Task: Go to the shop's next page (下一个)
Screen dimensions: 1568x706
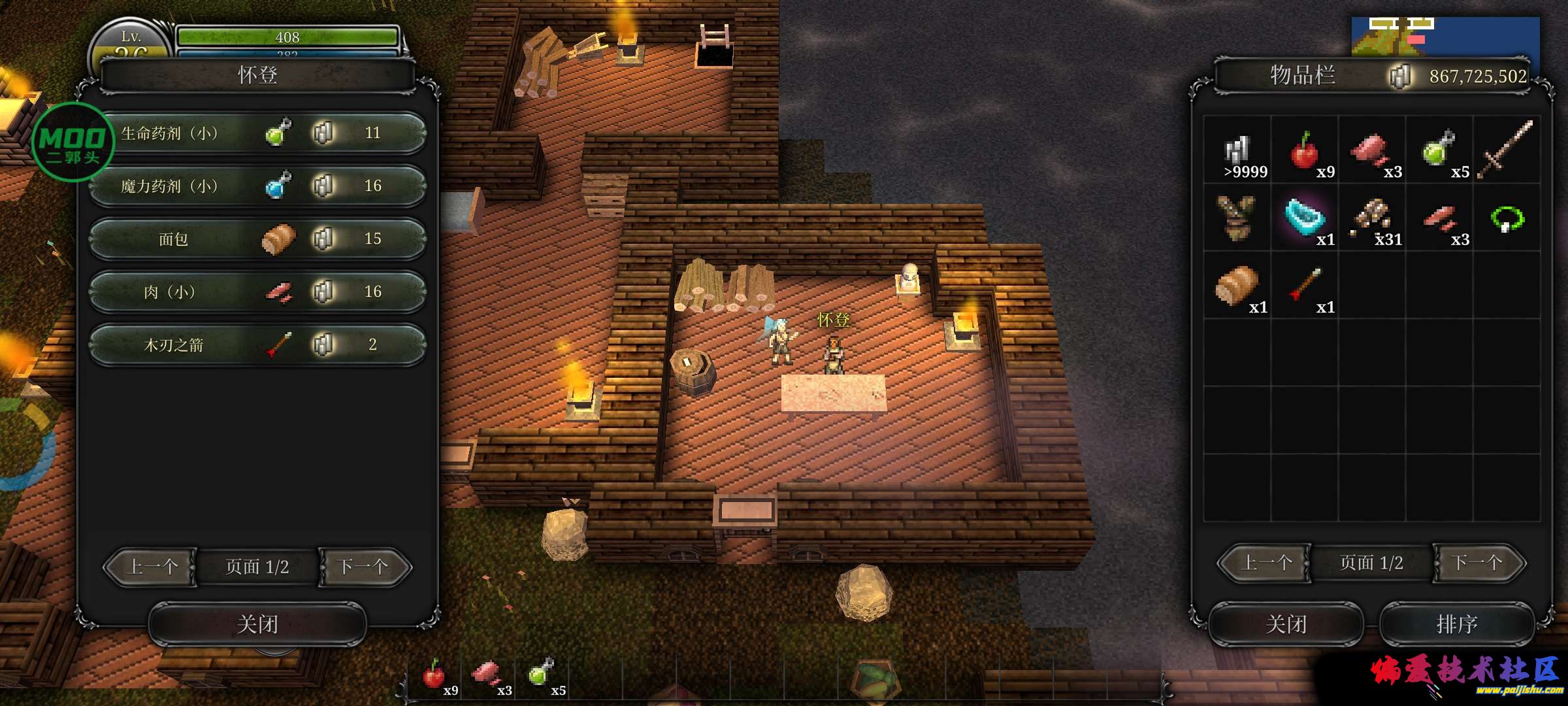Action: coord(363,567)
